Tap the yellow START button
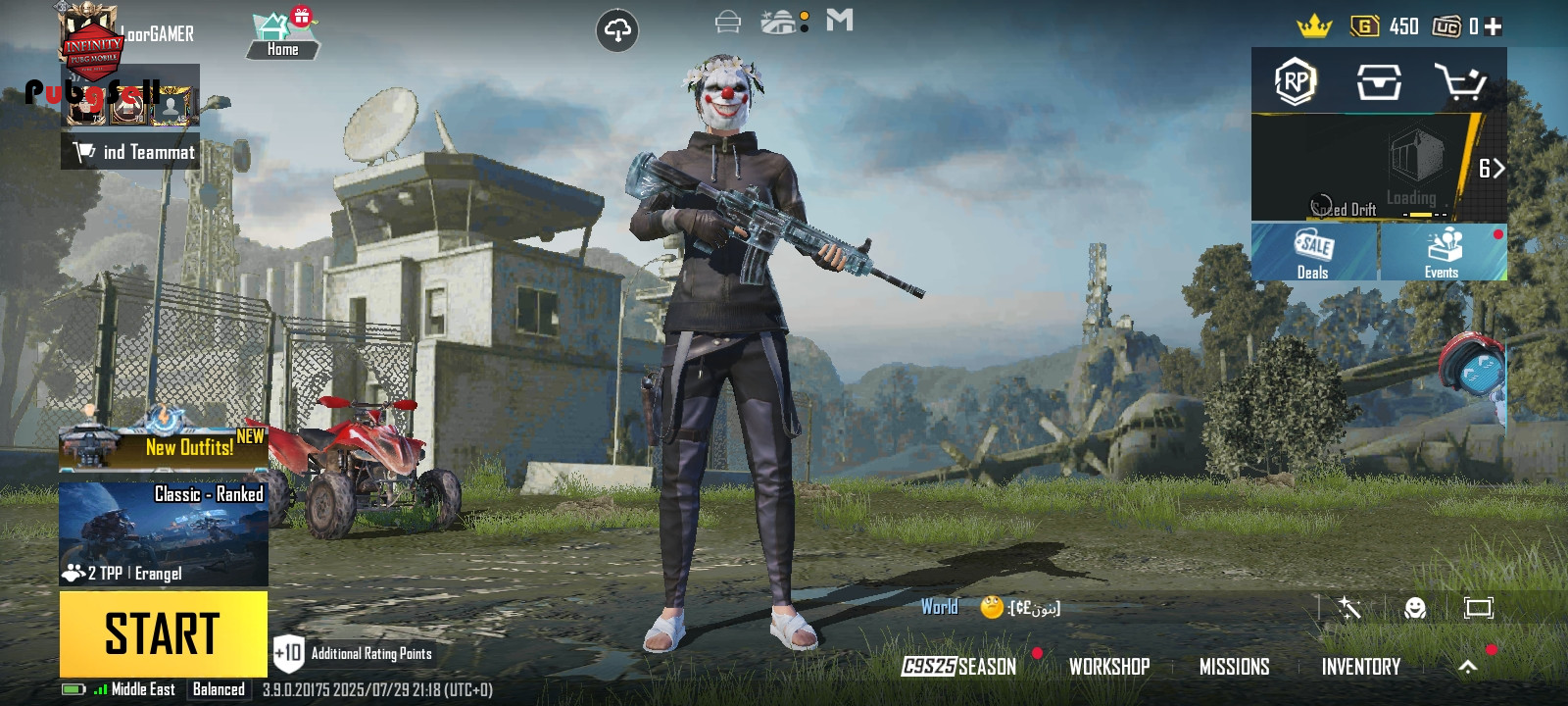The height and width of the screenshot is (706, 1568). (x=163, y=633)
